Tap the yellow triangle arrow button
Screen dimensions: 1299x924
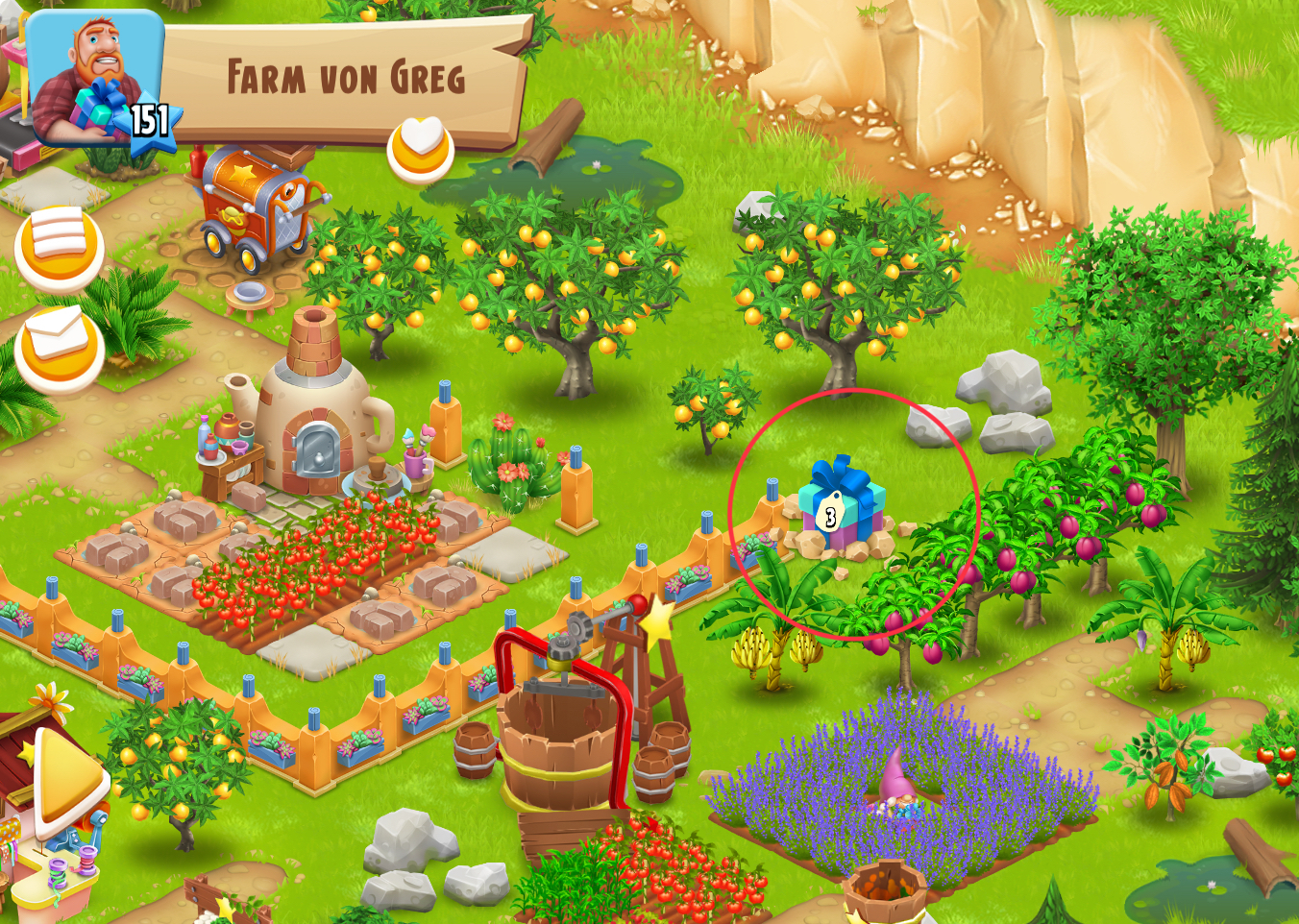pyautogui.click(x=67, y=780)
